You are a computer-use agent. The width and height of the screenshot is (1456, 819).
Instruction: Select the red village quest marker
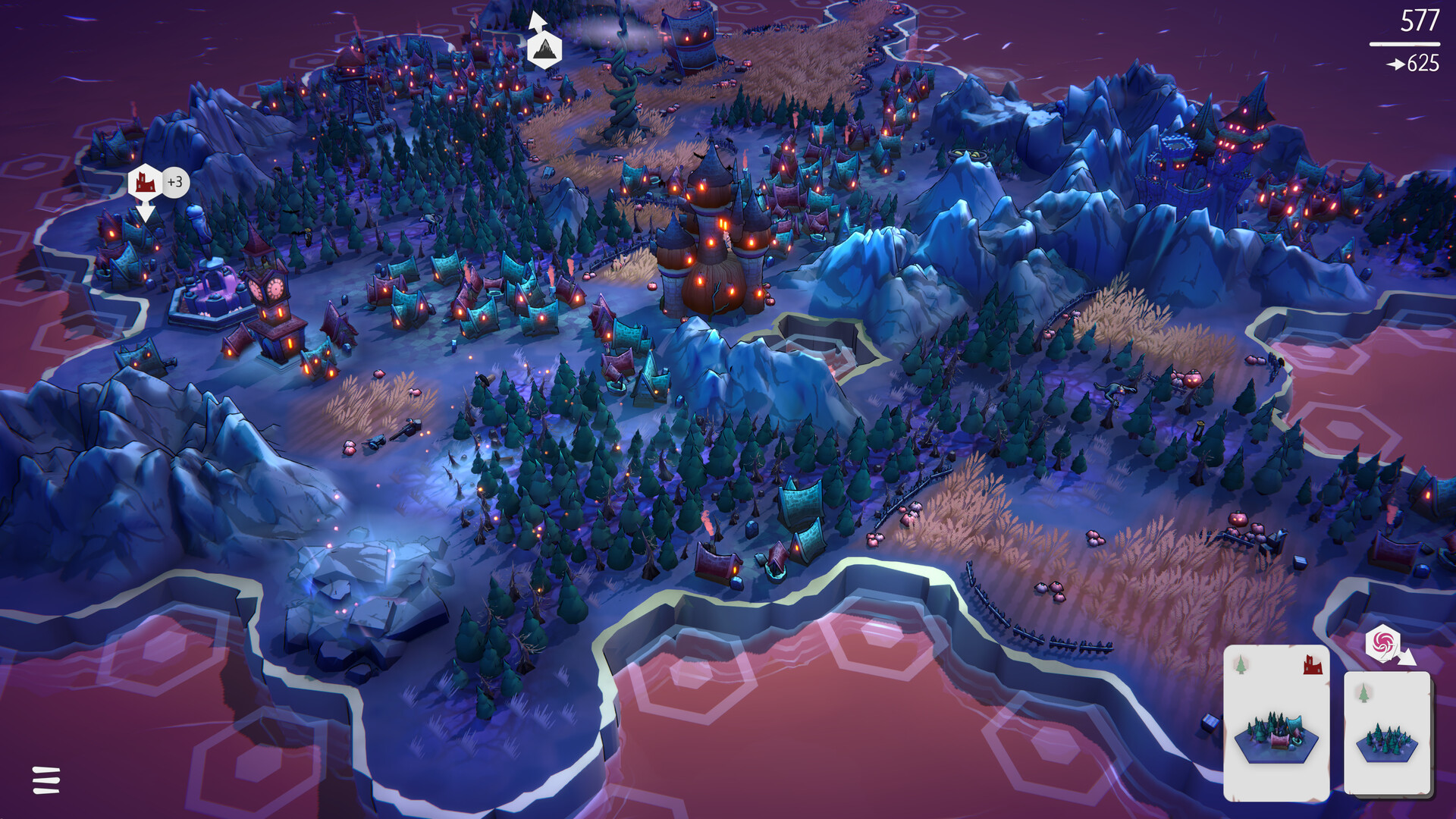145,183
